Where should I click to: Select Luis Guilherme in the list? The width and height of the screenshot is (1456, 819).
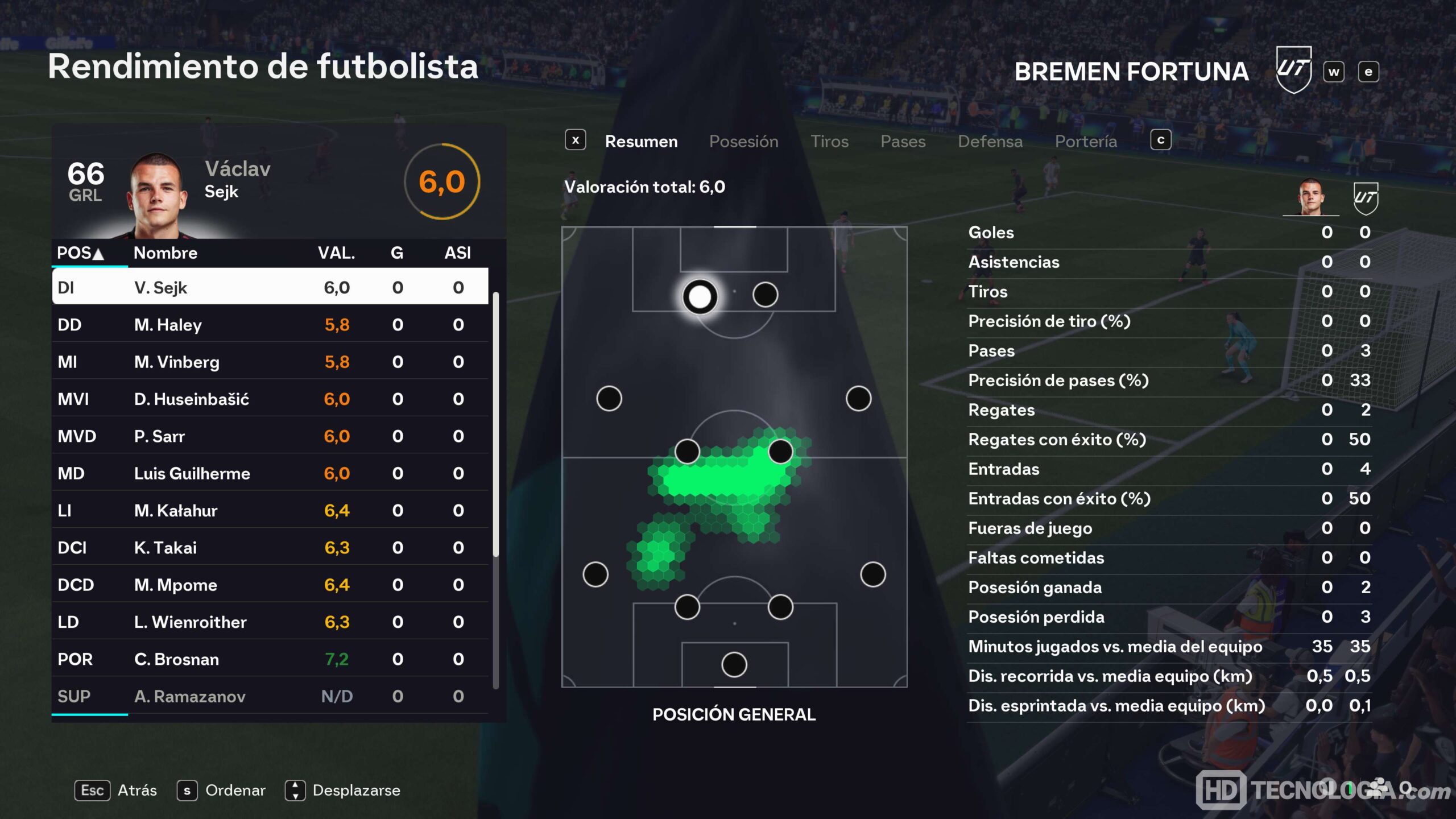coord(270,473)
